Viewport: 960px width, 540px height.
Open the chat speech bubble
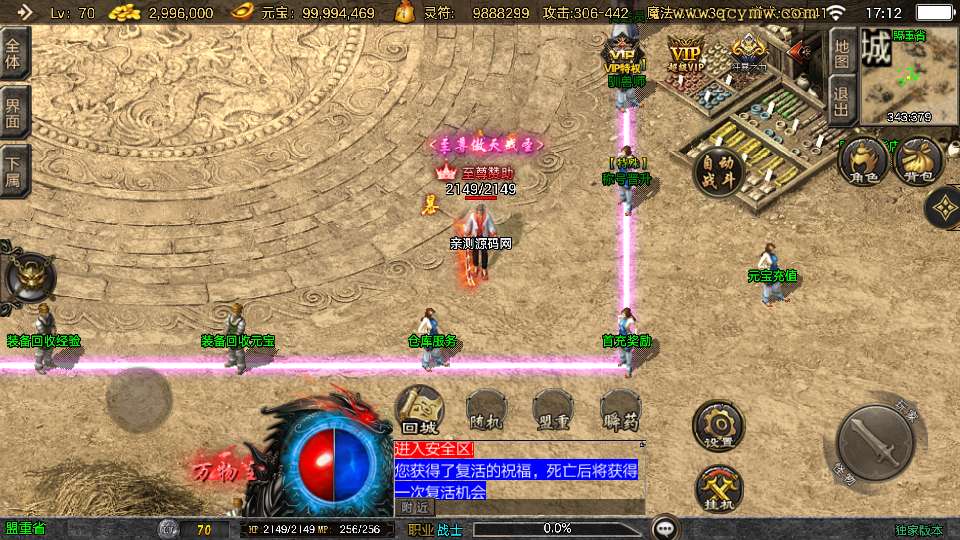click(x=664, y=528)
